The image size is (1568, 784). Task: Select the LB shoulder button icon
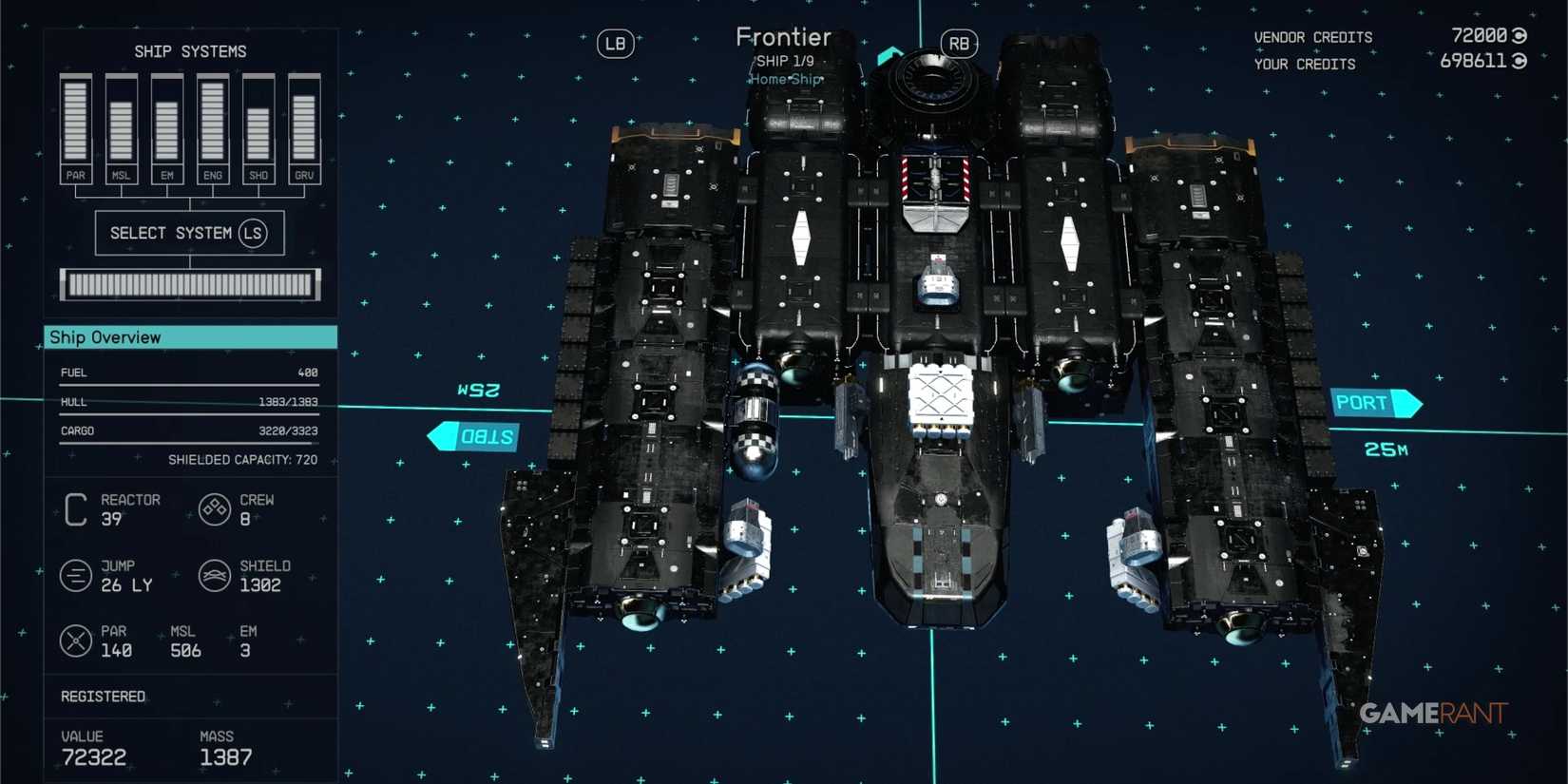click(614, 44)
